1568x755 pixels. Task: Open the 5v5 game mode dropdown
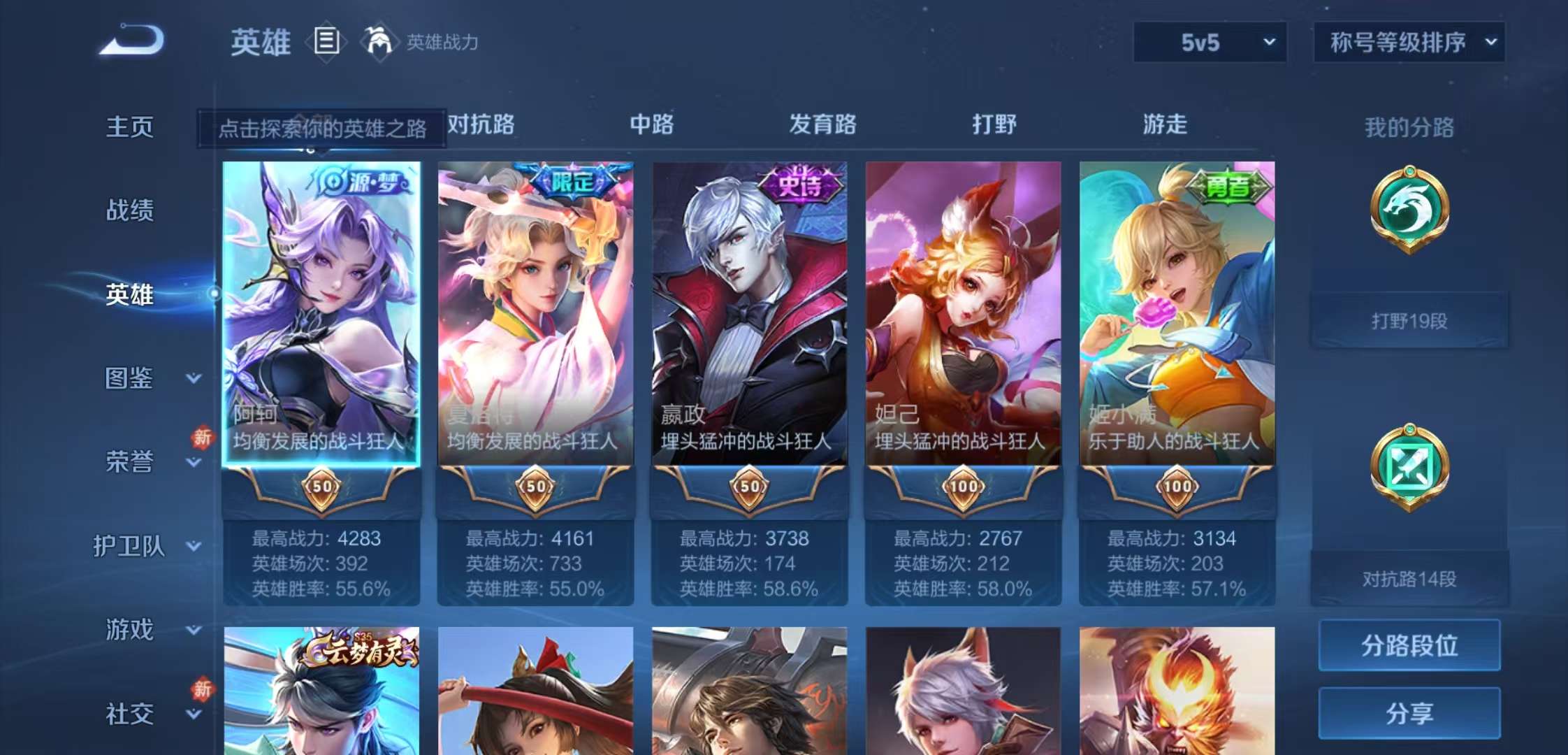(1209, 42)
